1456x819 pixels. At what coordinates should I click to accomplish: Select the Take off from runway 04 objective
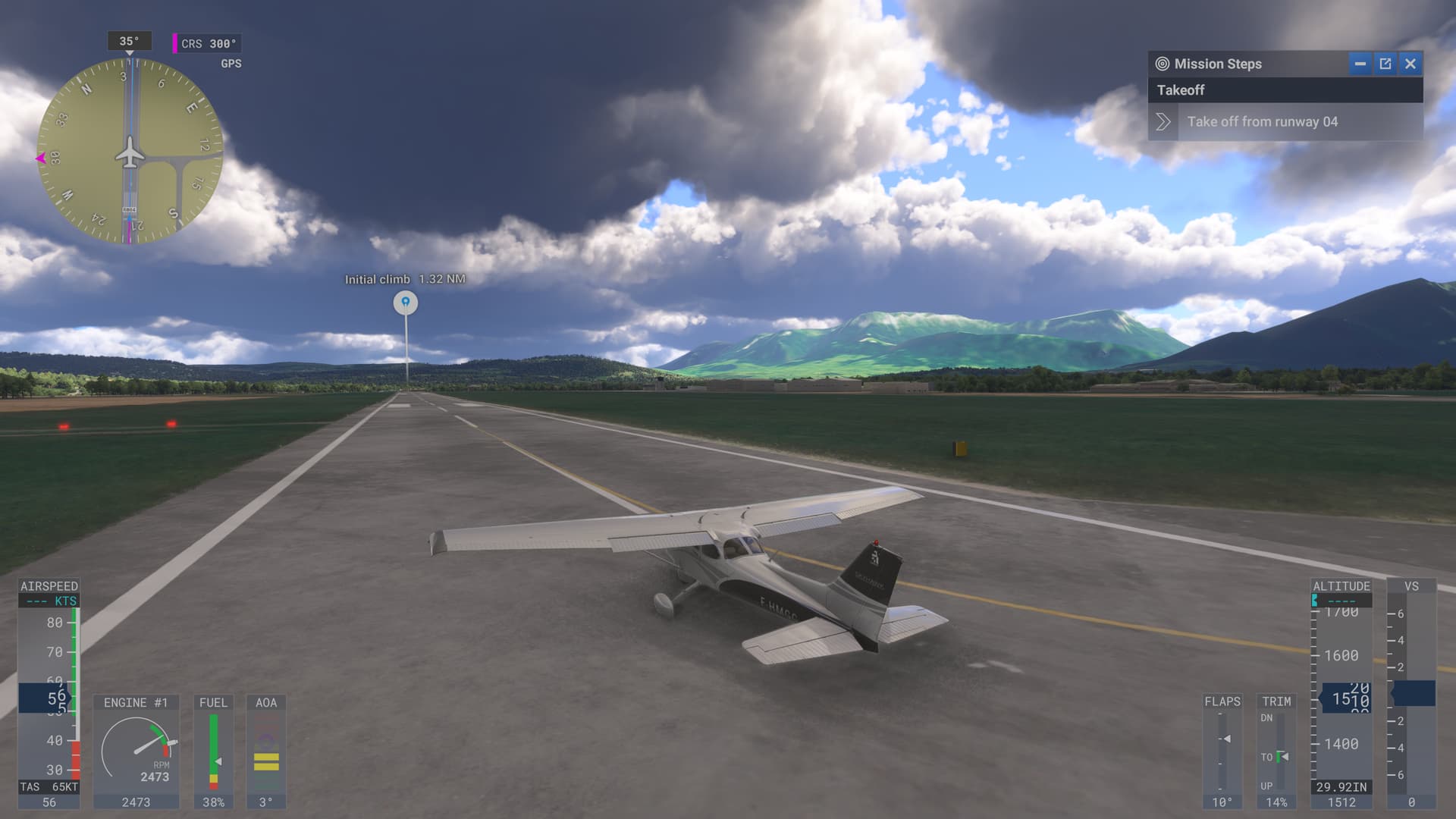tap(1264, 121)
